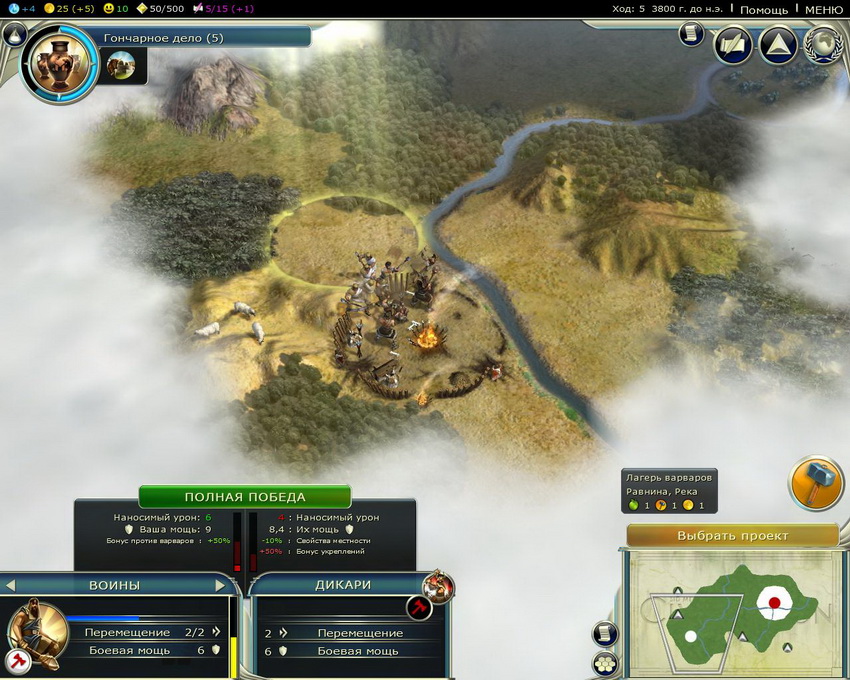Open the МЕНЮ game menu
Screen dimensions: 850x680
[x=822, y=9]
